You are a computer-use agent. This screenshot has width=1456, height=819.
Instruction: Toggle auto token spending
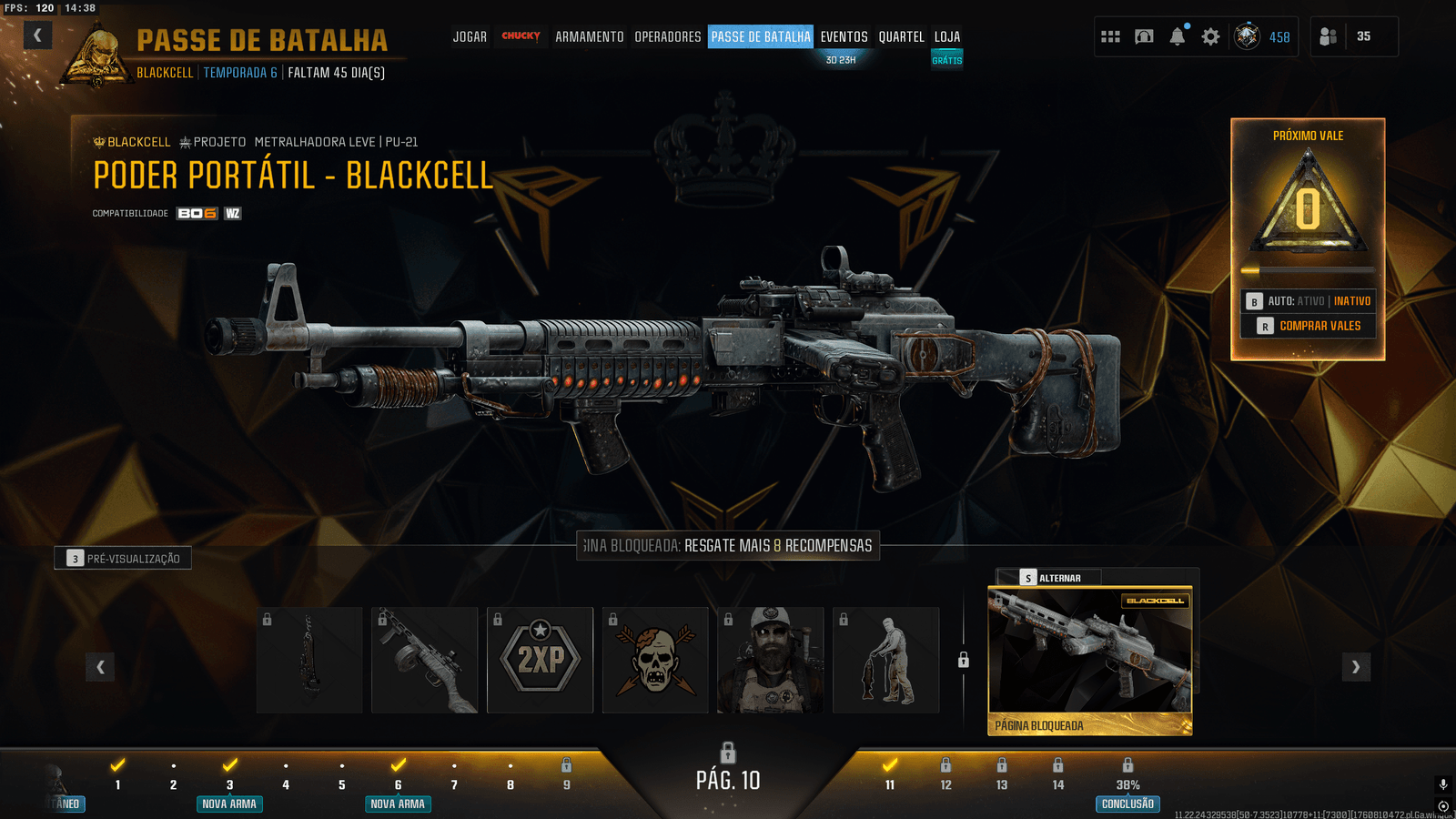[1309, 301]
